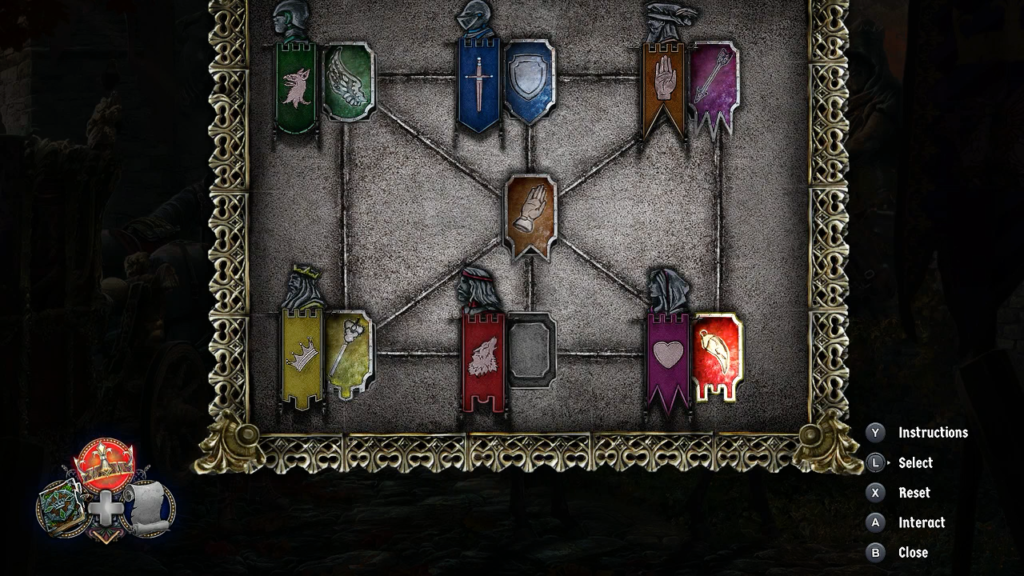Choose the orange gauntlet shield in the center
Screen dimensions: 1024x576
[x=531, y=215]
